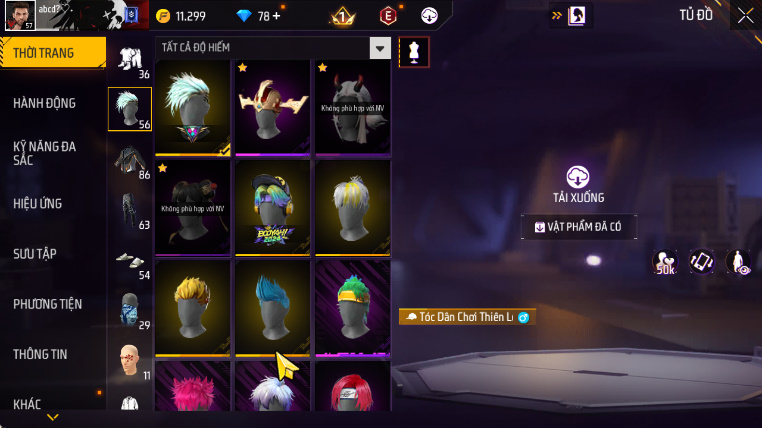Select the HIỆU ỨNG tab
This screenshot has height=428, width=762.
[38, 203]
